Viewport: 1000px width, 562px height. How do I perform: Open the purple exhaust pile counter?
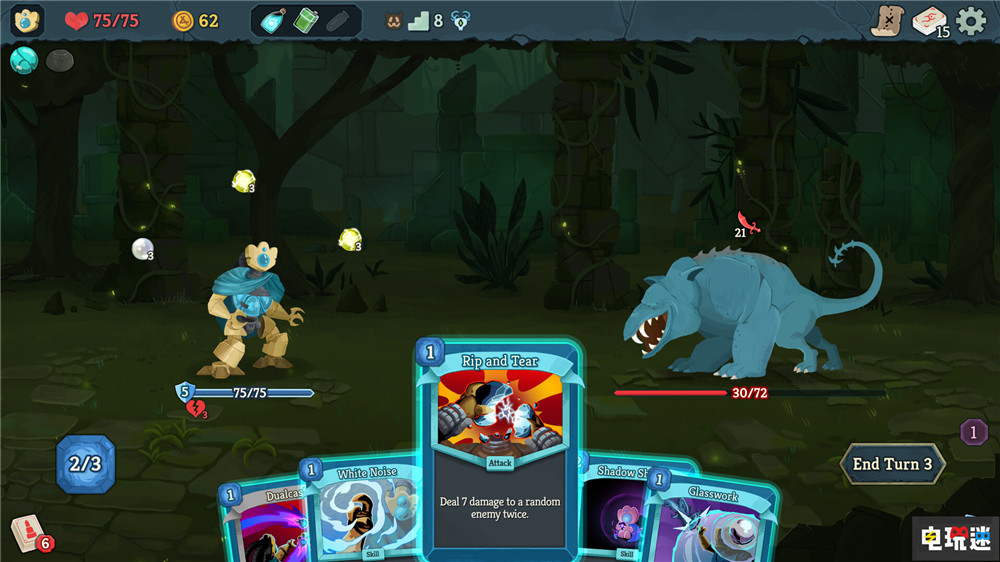(x=973, y=432)
